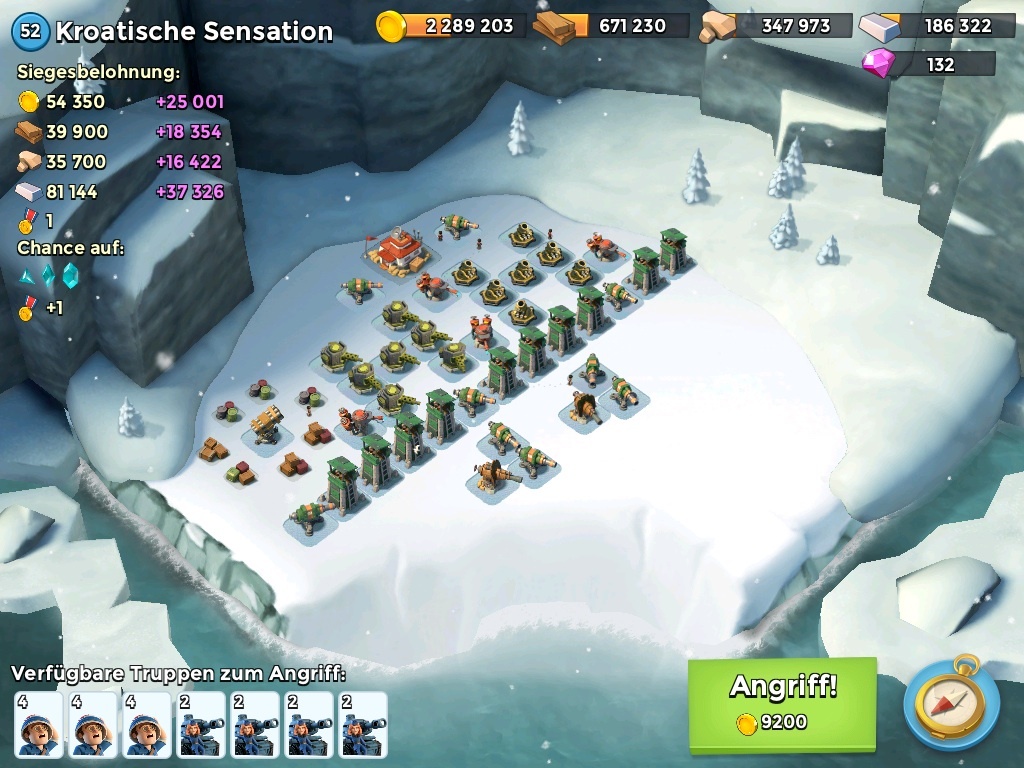Return to the map via the compass button

[x=950, y=703]
